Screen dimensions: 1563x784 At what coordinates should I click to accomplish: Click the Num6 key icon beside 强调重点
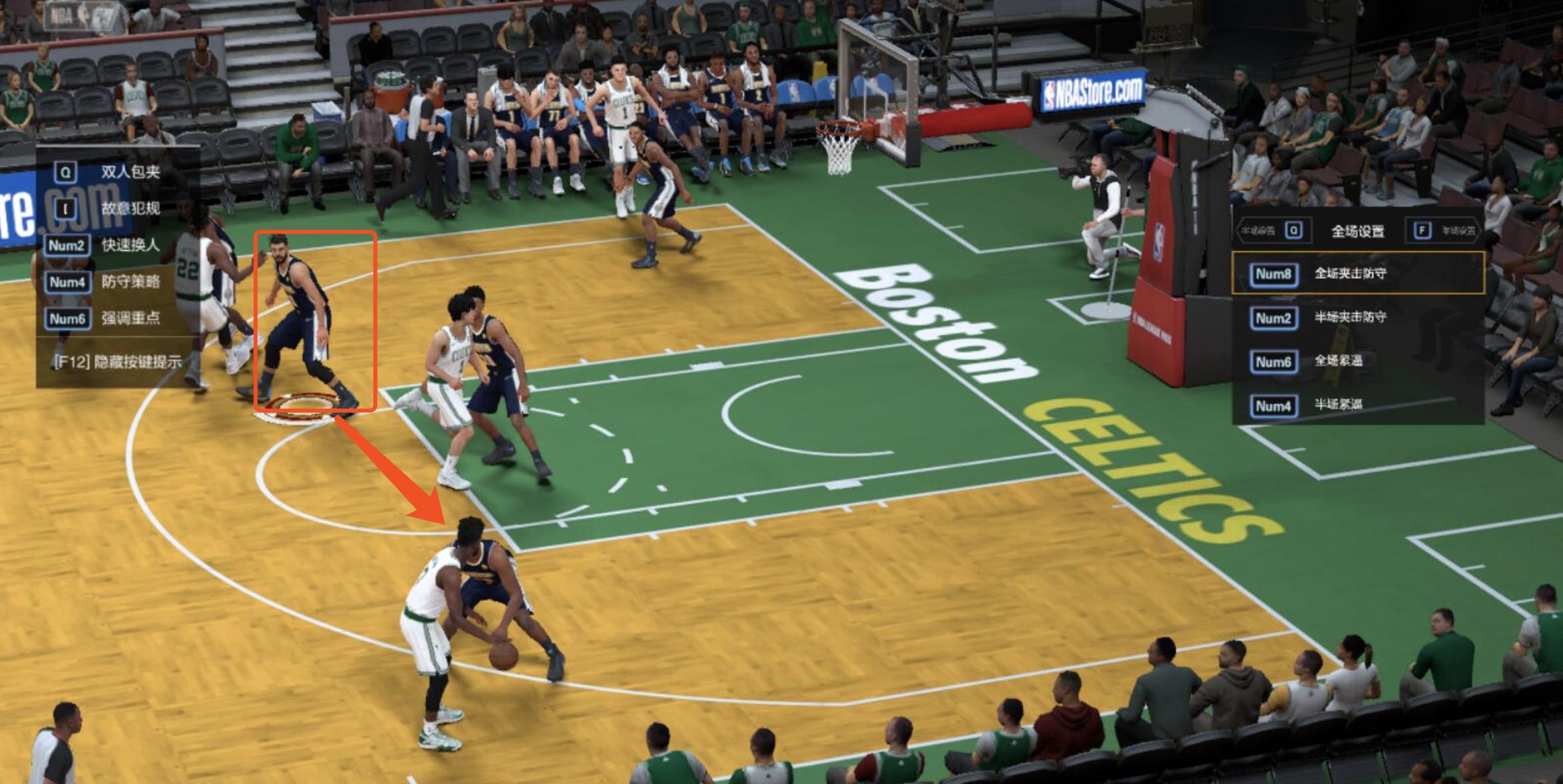pos(68,317)
